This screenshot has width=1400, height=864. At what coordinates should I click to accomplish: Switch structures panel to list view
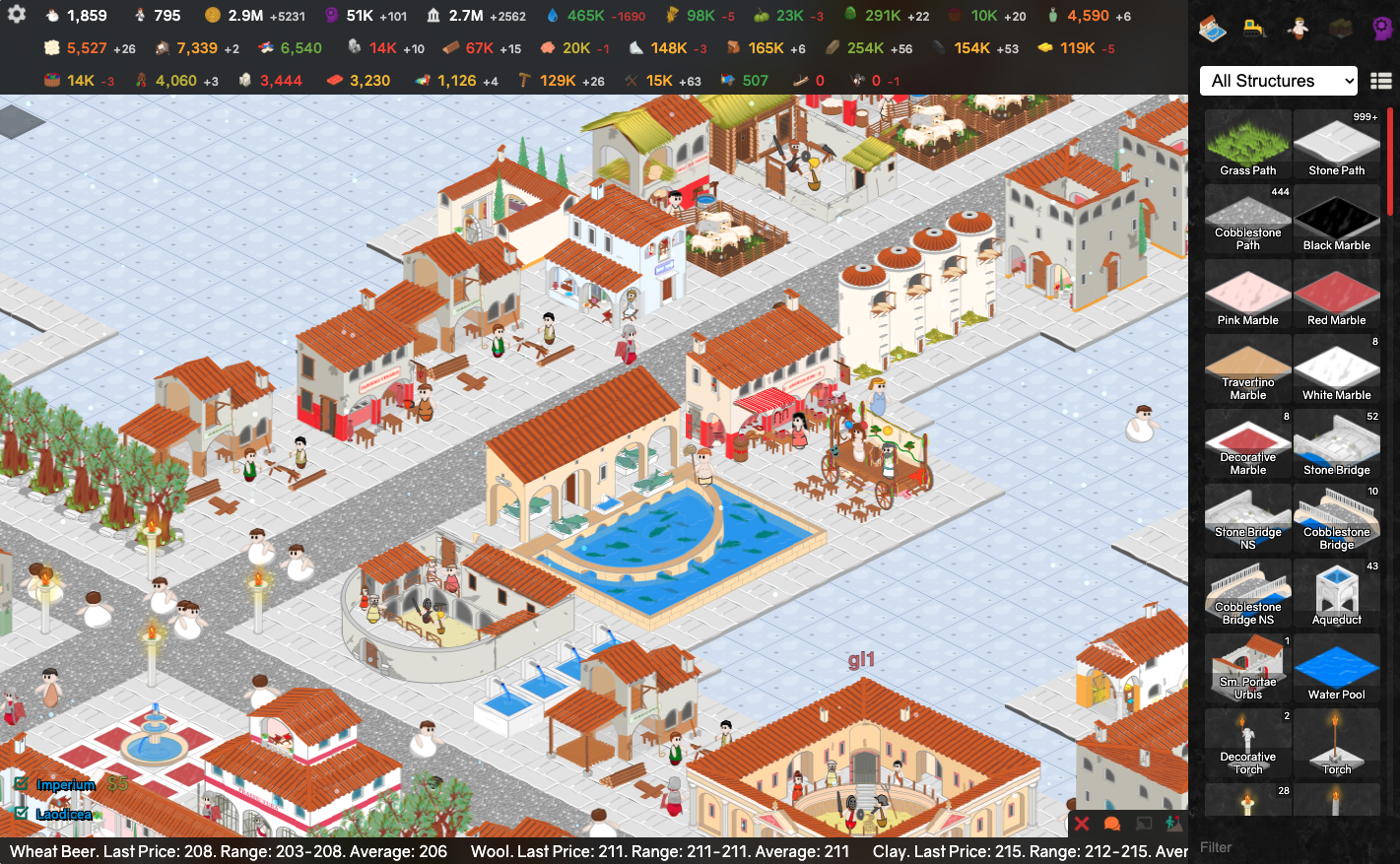(x=1380, y=81)
